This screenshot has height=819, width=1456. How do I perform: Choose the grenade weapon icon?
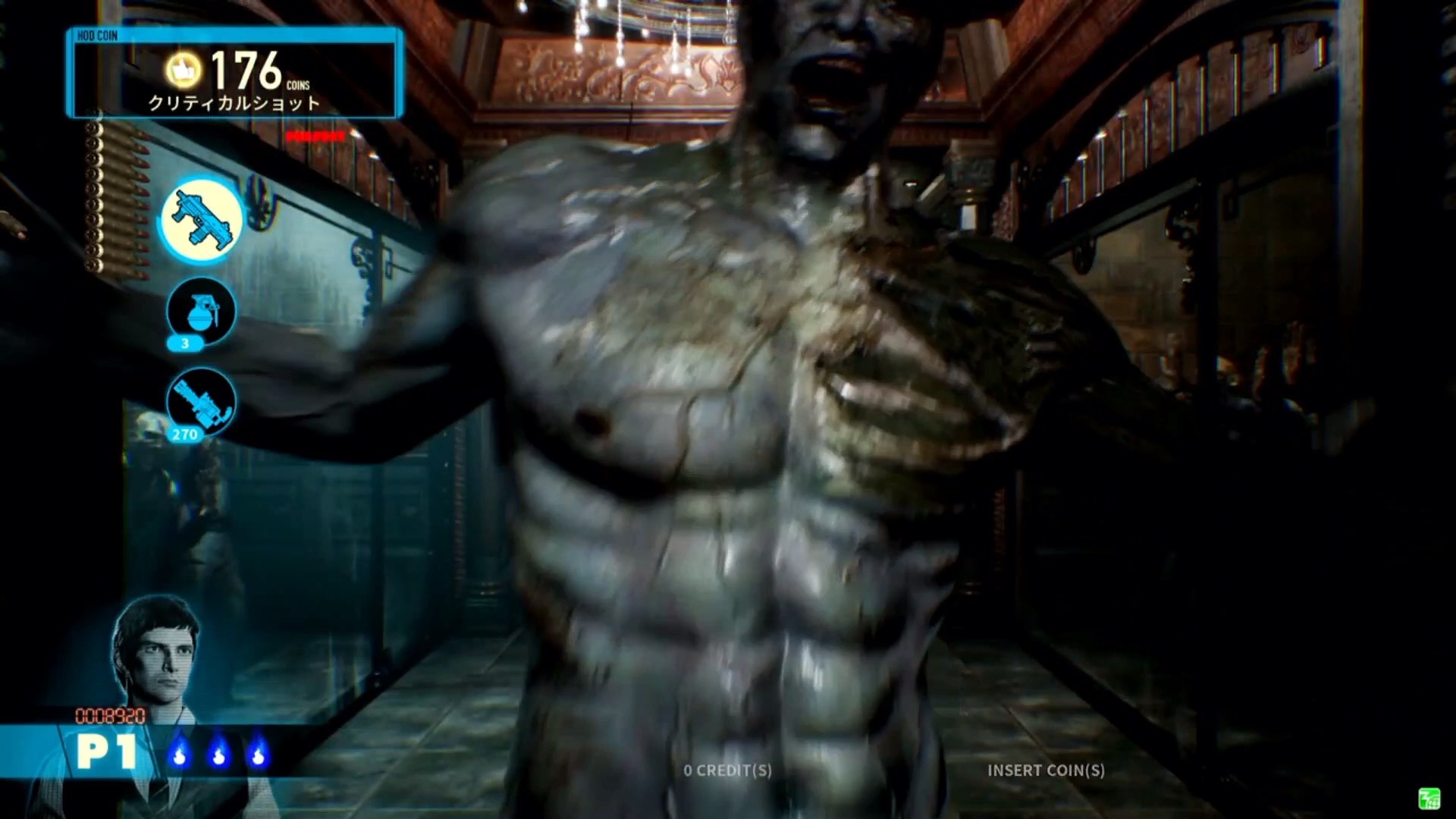(x=201, y=312)
